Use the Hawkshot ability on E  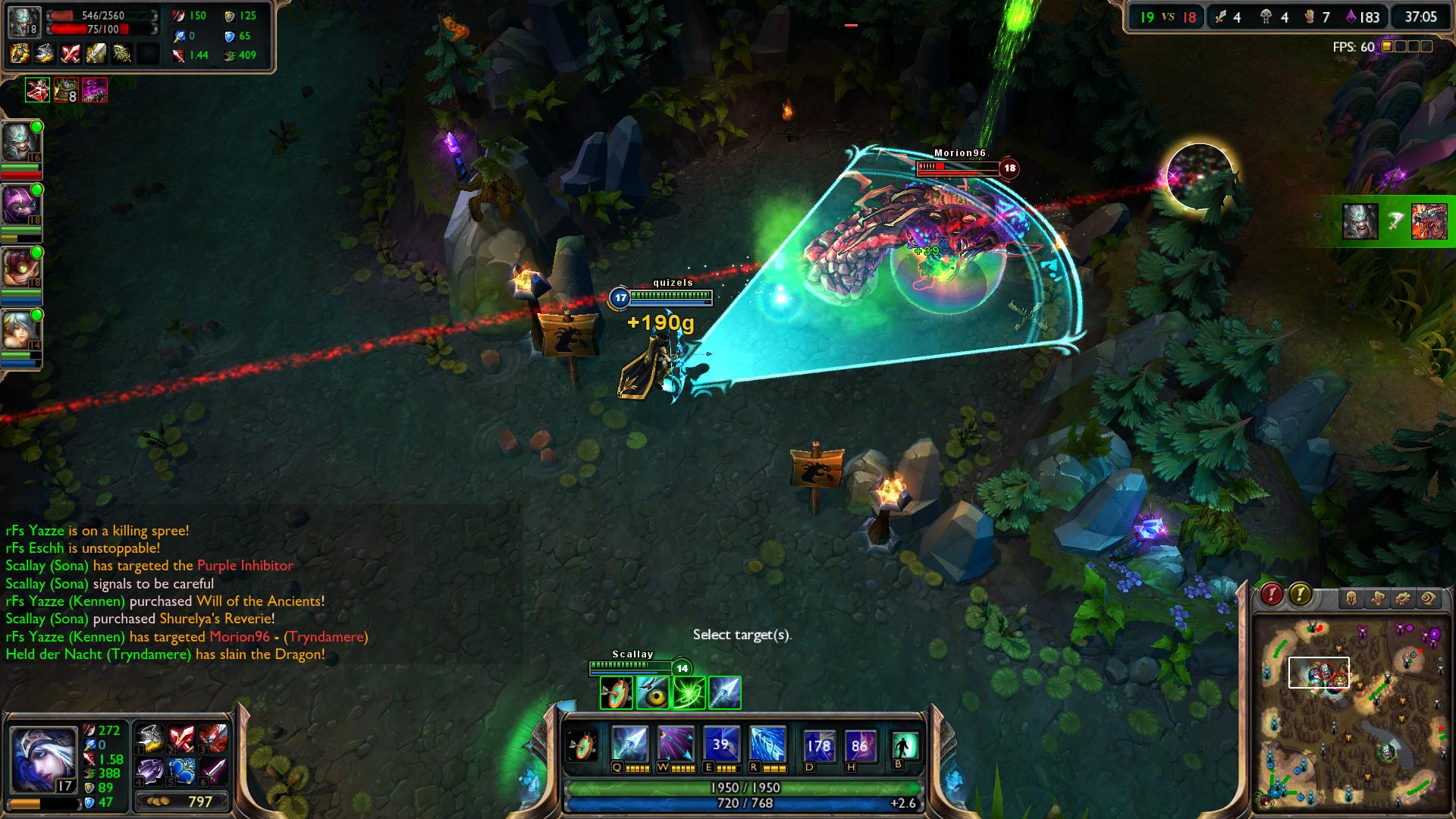720,745
